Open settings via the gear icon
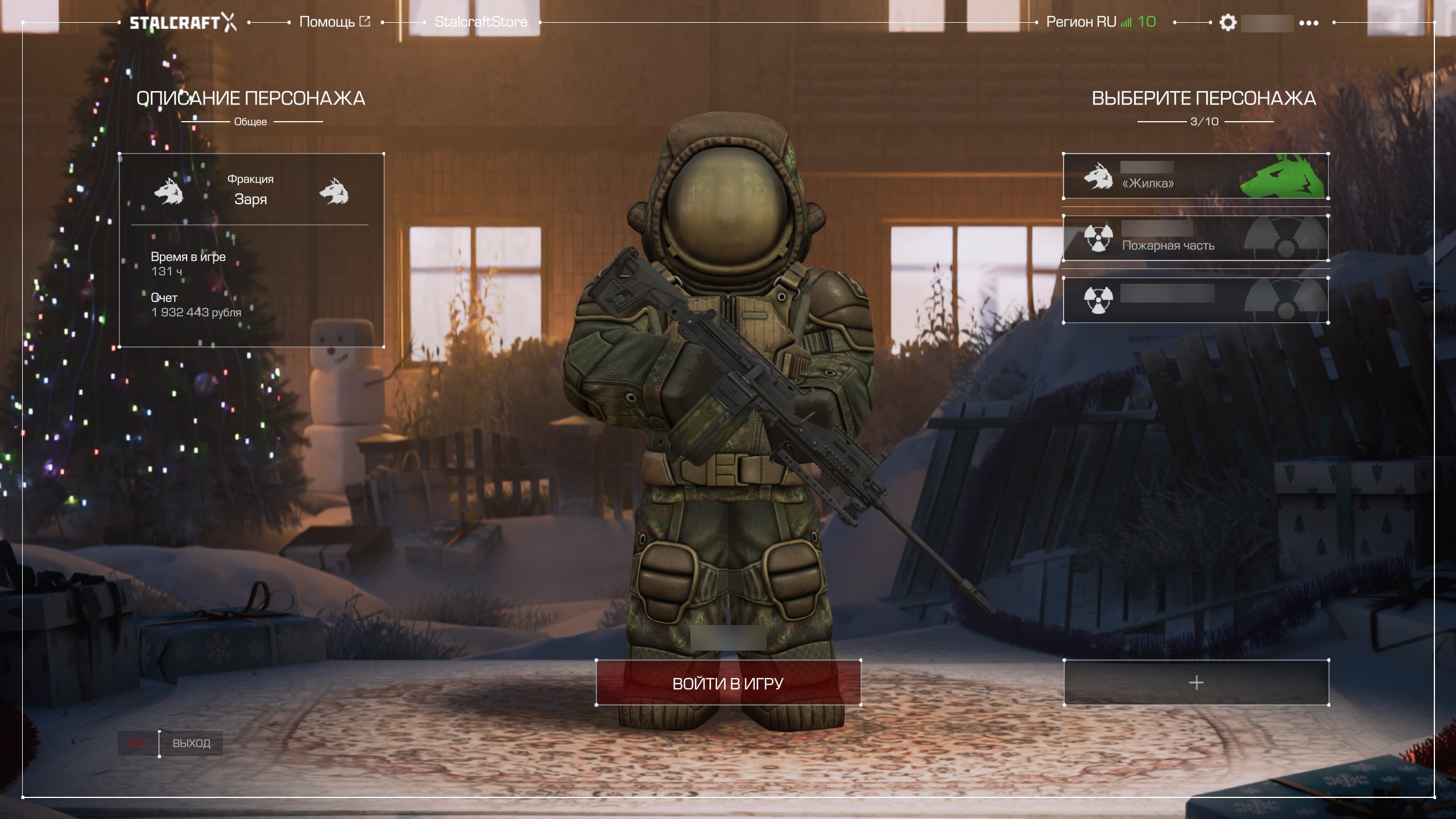1456x819 pixels. click(x=1228, y=23)
